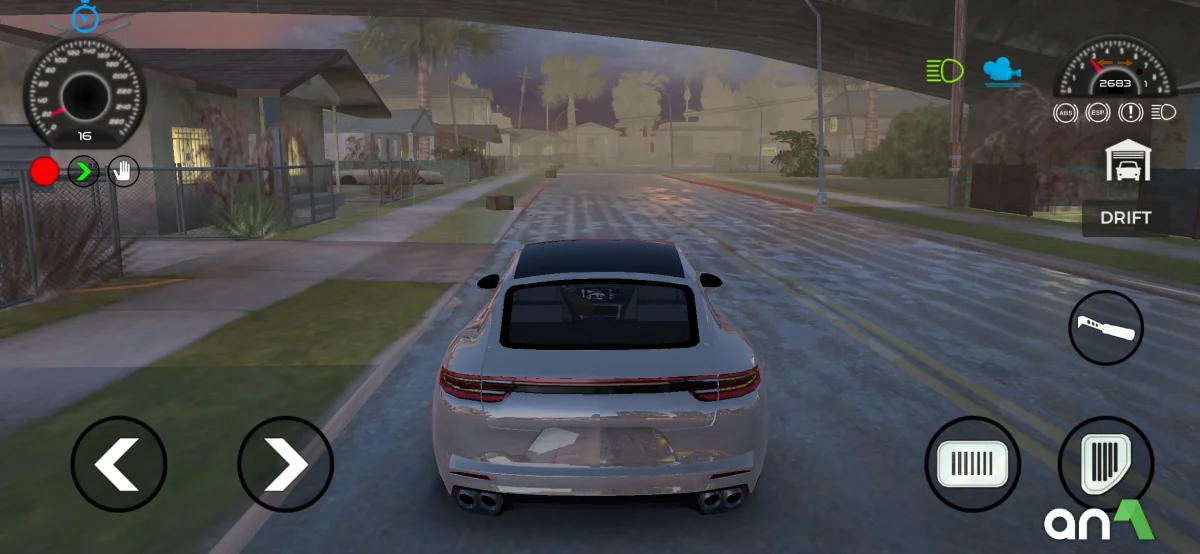The image size is (1200, 554).
Task: Switch to DRIFT mode
Action: click(1126, 218)
